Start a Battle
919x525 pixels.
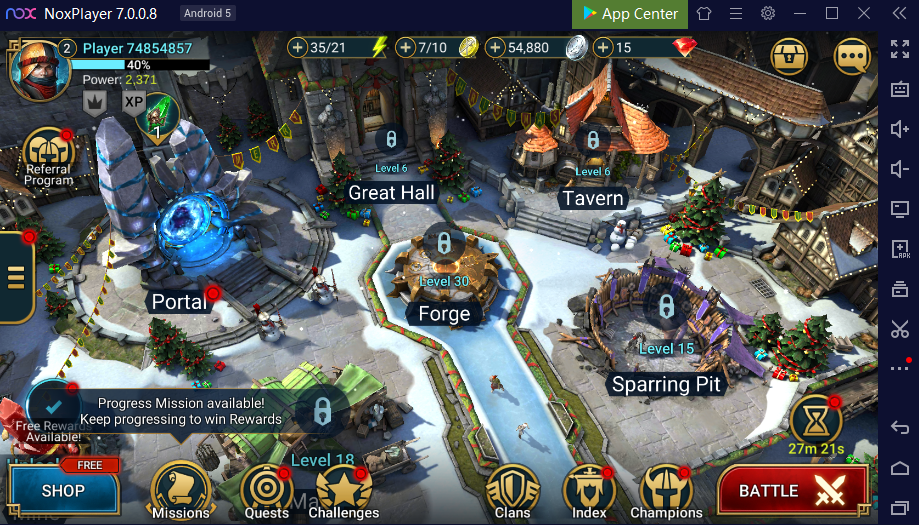(x=791, y=491)
